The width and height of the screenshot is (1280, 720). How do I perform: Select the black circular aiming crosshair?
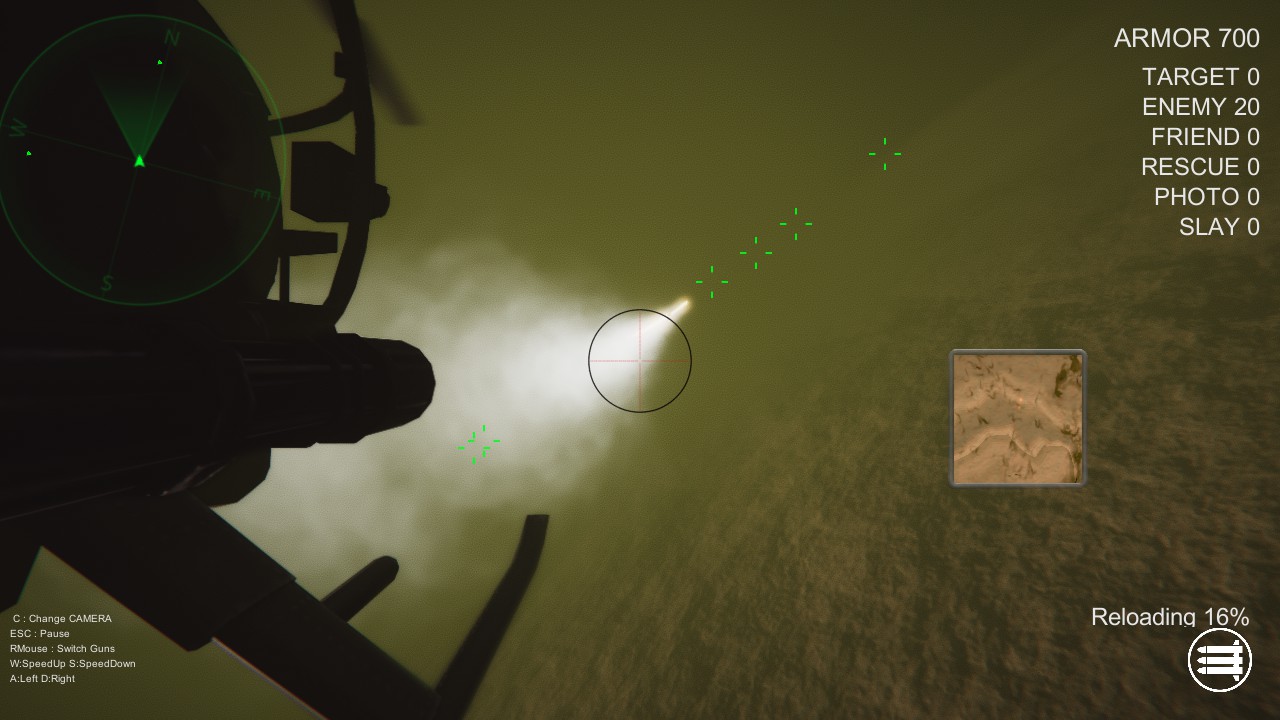(639, 360)
